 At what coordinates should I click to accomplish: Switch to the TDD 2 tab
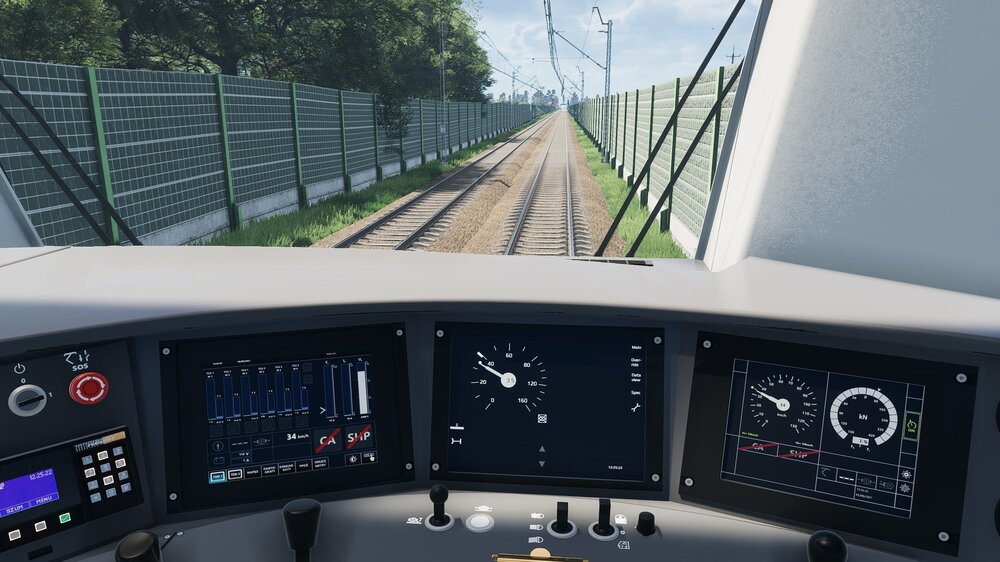pyautogui.click(x=235, y=474)
